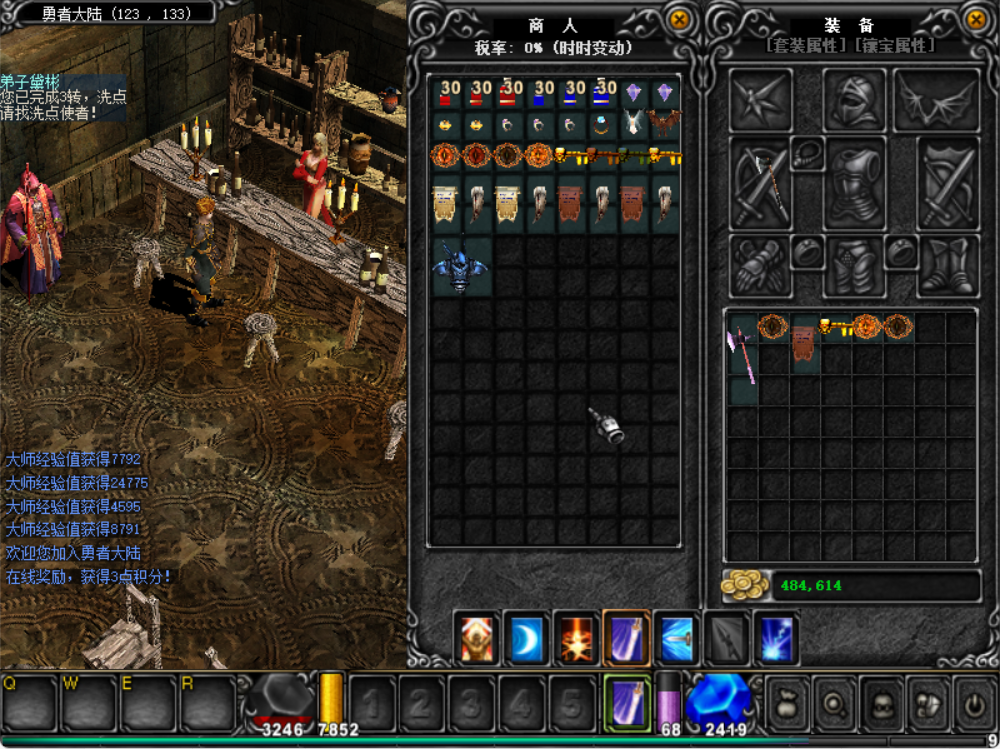The image size is (1000, 749).
Task: Close the equipment (装备) window
Action: click(x=976, y=19)
